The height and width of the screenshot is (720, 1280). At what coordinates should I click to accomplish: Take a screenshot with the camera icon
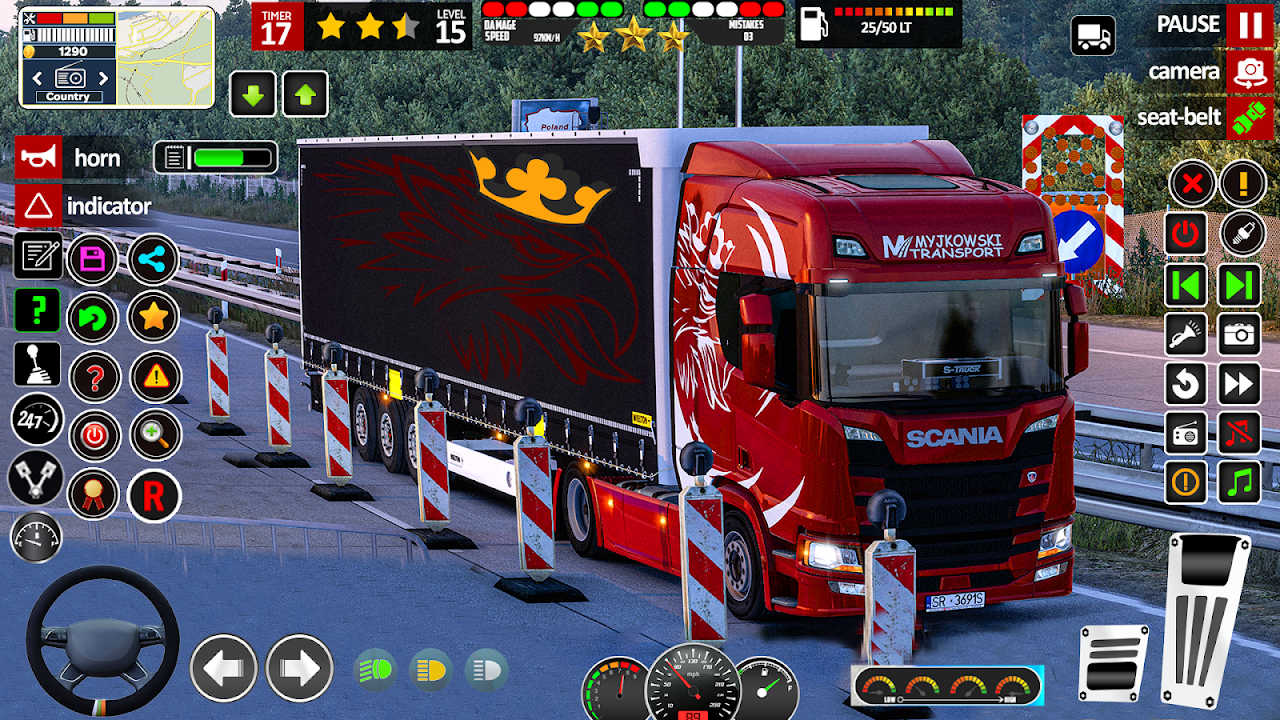click(x=1239, y=335)
